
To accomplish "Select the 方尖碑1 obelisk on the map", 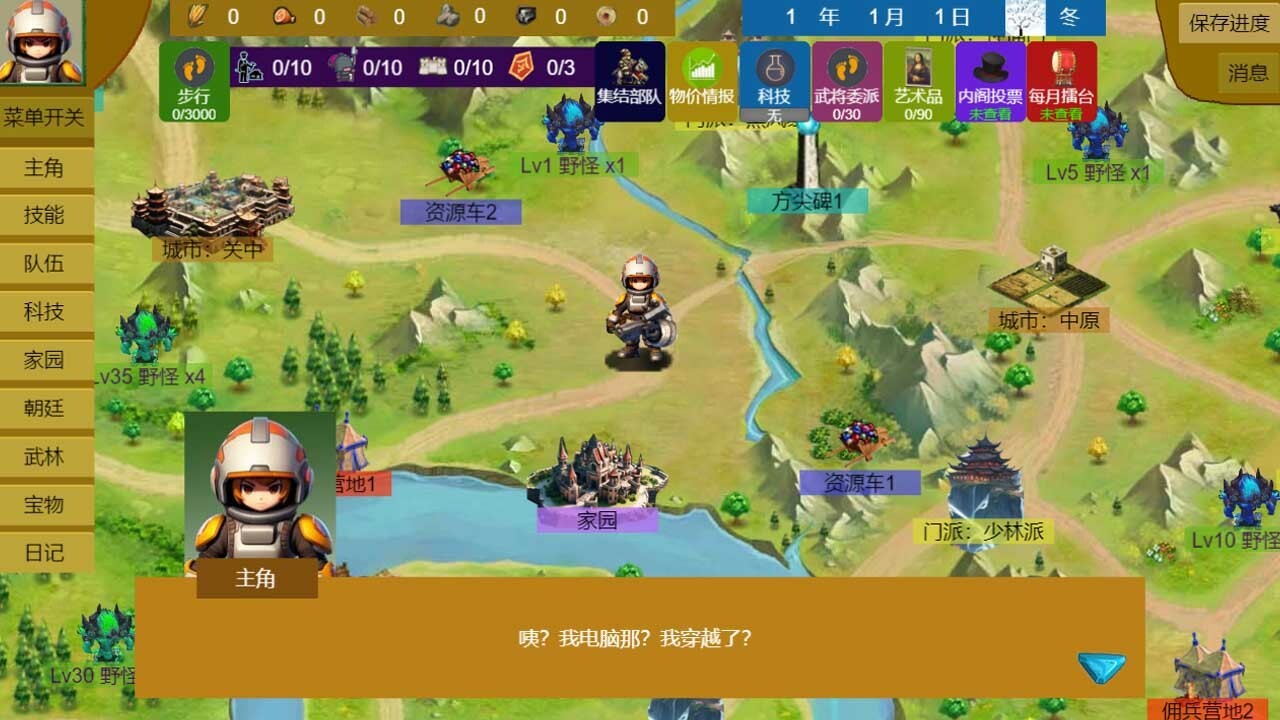I will (805, 200).
